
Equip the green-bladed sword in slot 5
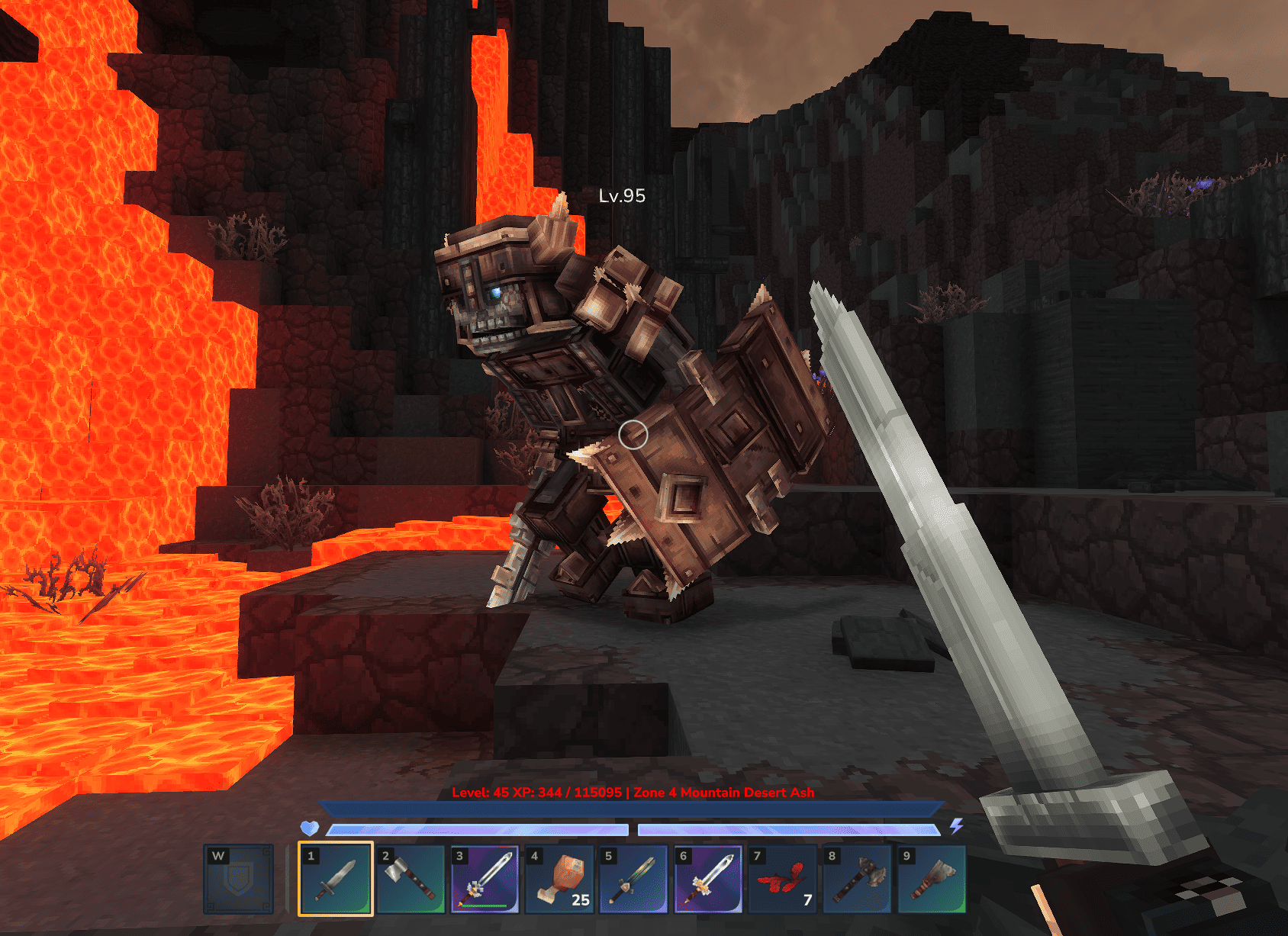click(x=633, y=879)
